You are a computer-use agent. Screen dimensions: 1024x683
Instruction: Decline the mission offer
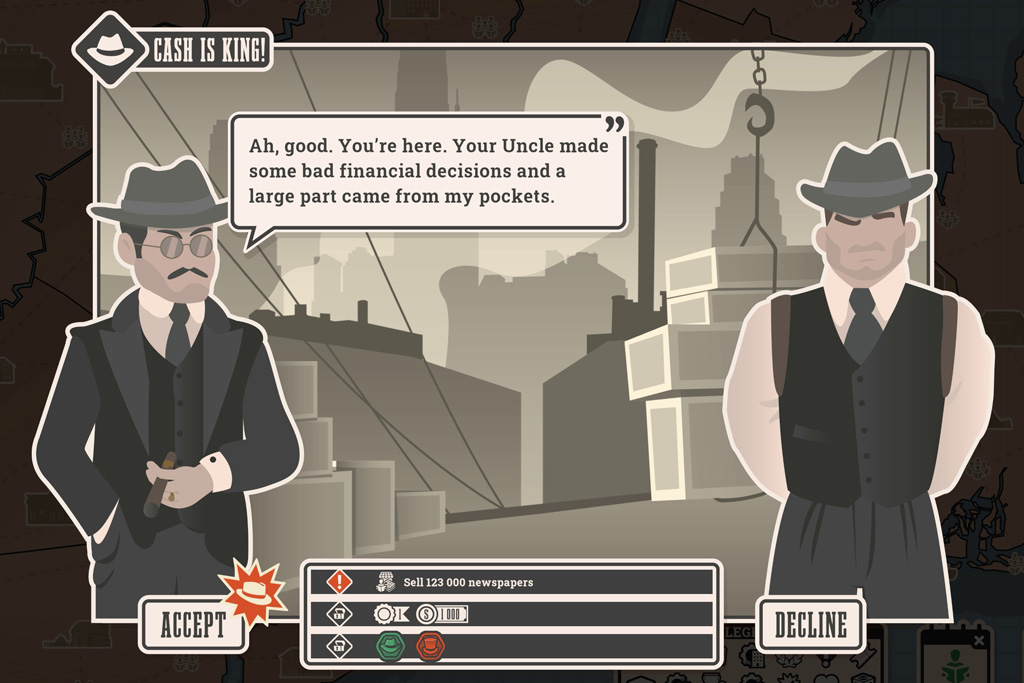(x=809, y=625)
